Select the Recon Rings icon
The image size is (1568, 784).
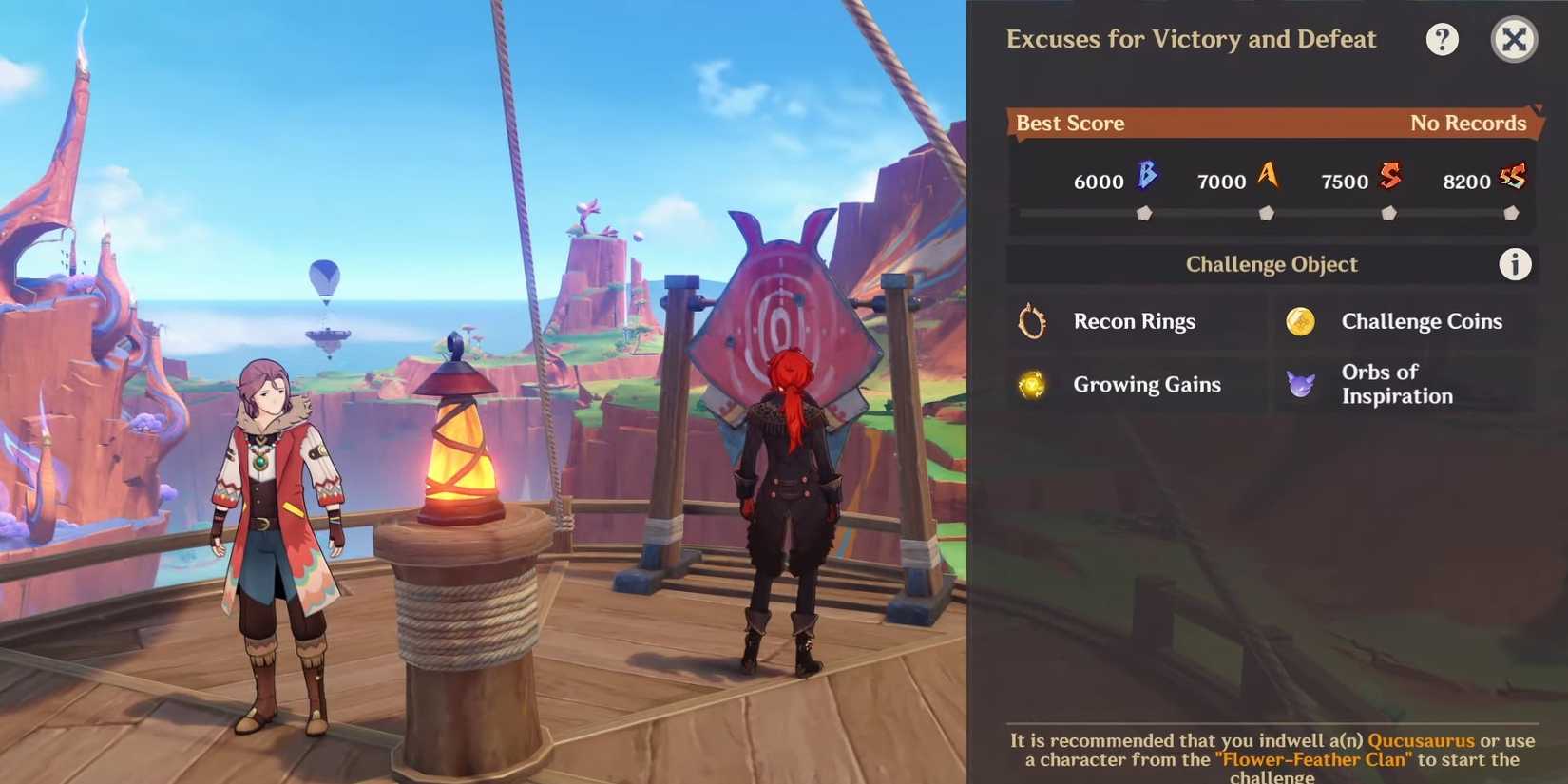1031,321
